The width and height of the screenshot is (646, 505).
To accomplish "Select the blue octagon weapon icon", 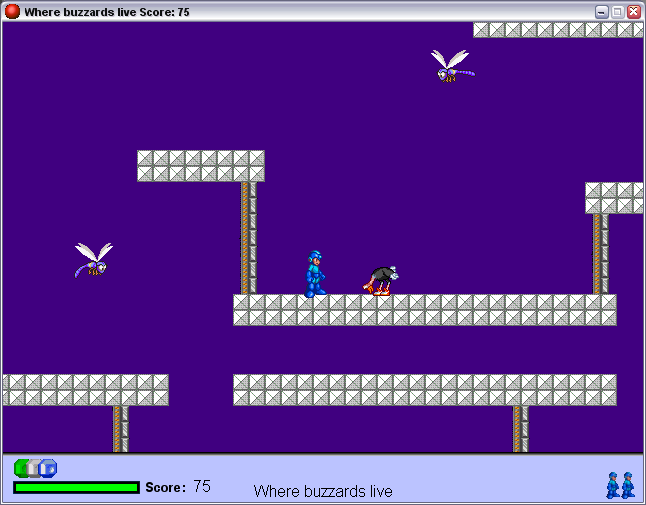I will (x=50, y=468).
